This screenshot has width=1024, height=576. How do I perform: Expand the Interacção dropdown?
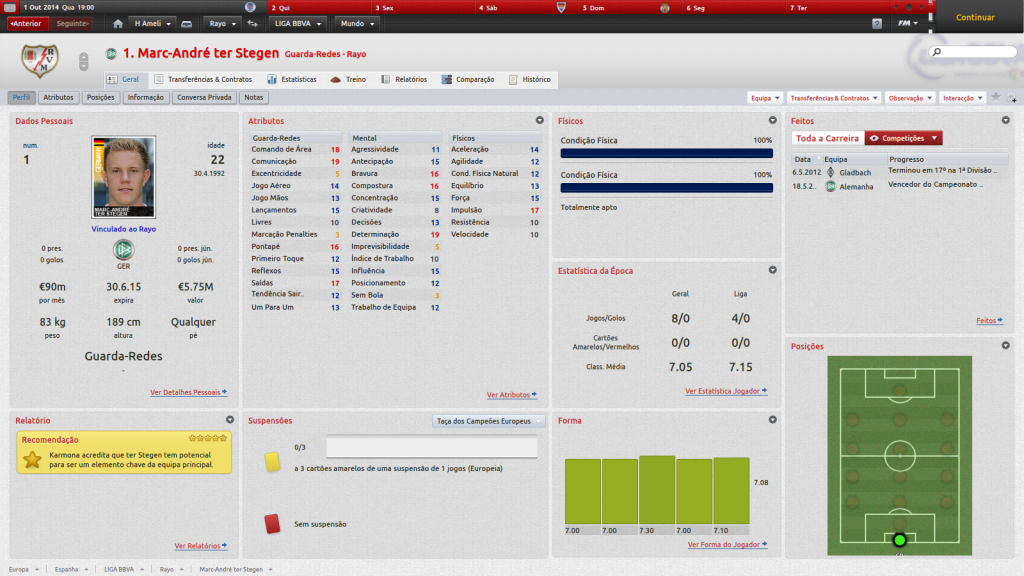(962, 98)
